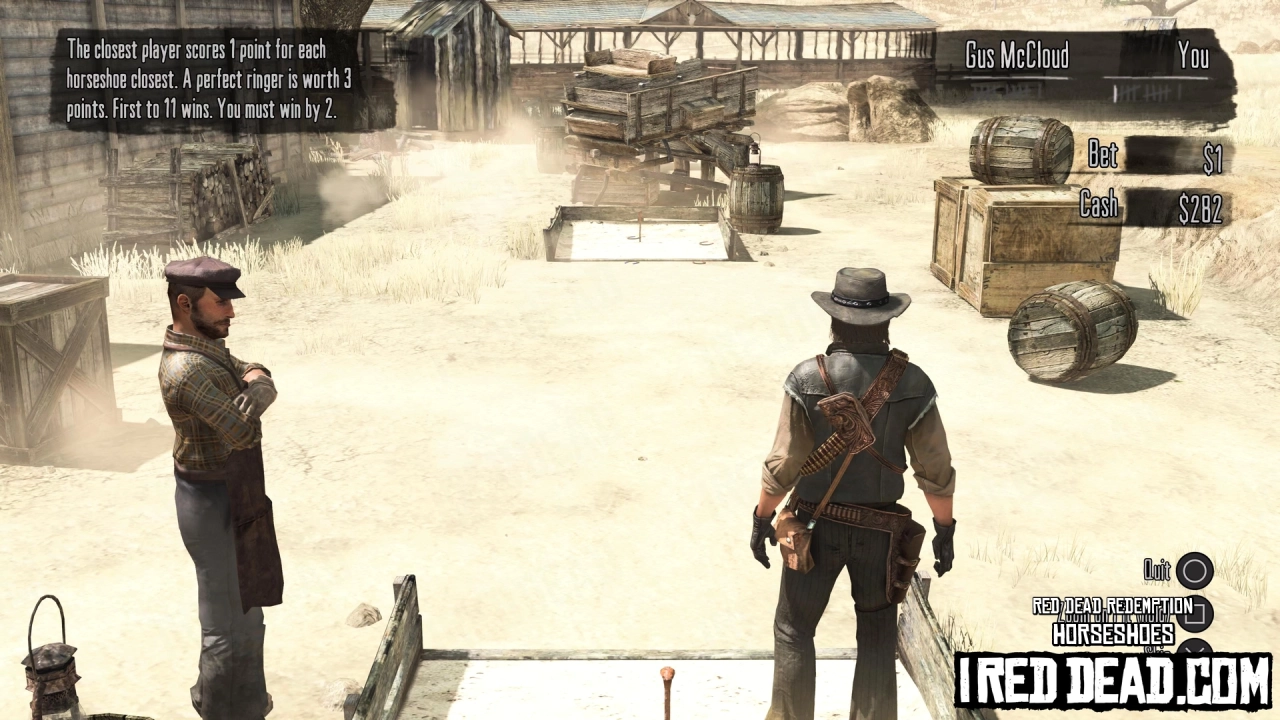Click the Circle button icon next to Quit
Image resolution: width=1280 pixels, height=720 pixels.
tap(1196, 570)
